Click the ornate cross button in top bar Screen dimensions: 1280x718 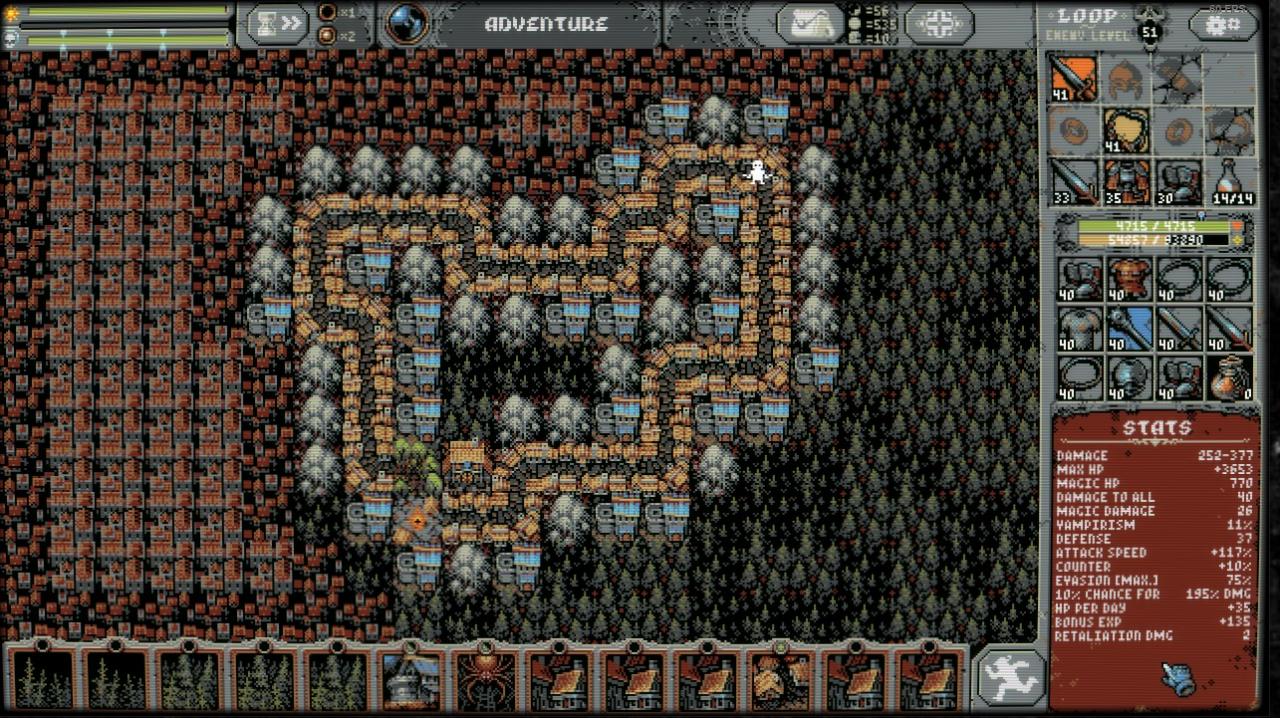tap(938, 24)
